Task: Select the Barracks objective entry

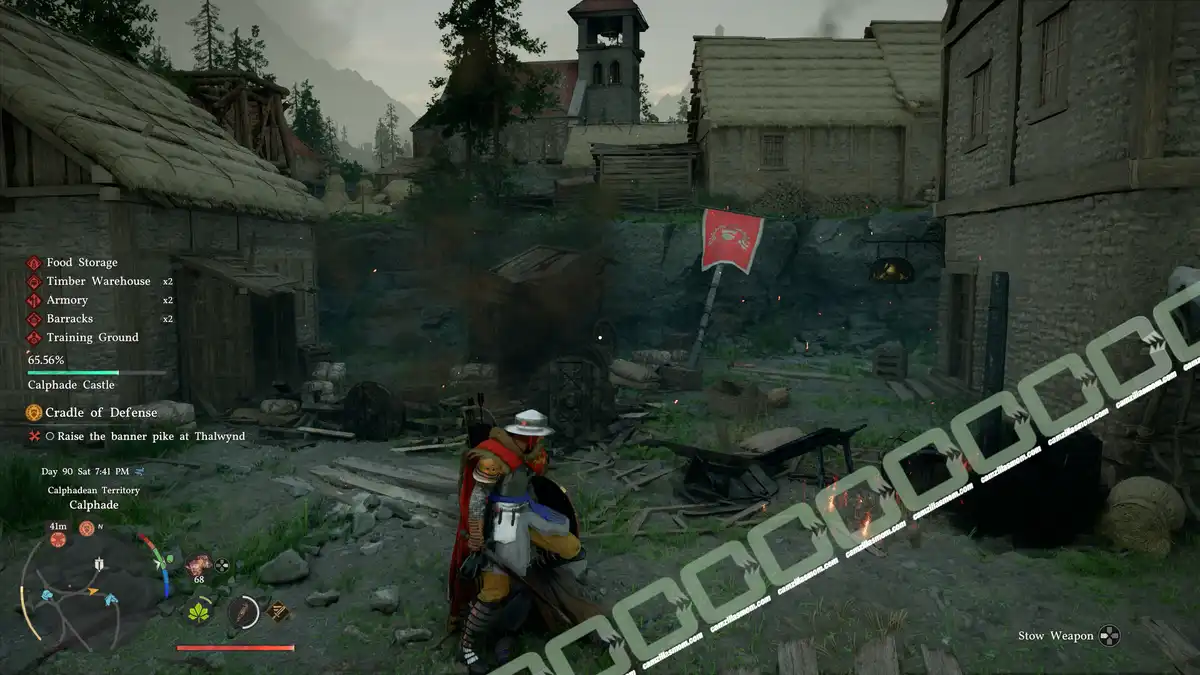Action: click(69, 319)
